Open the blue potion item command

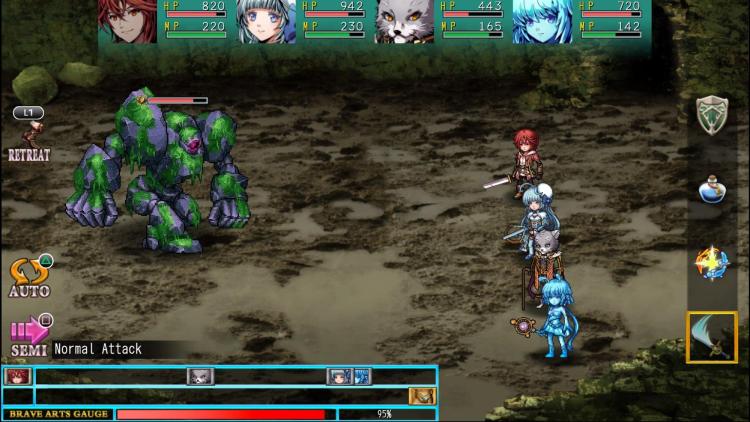711,190
